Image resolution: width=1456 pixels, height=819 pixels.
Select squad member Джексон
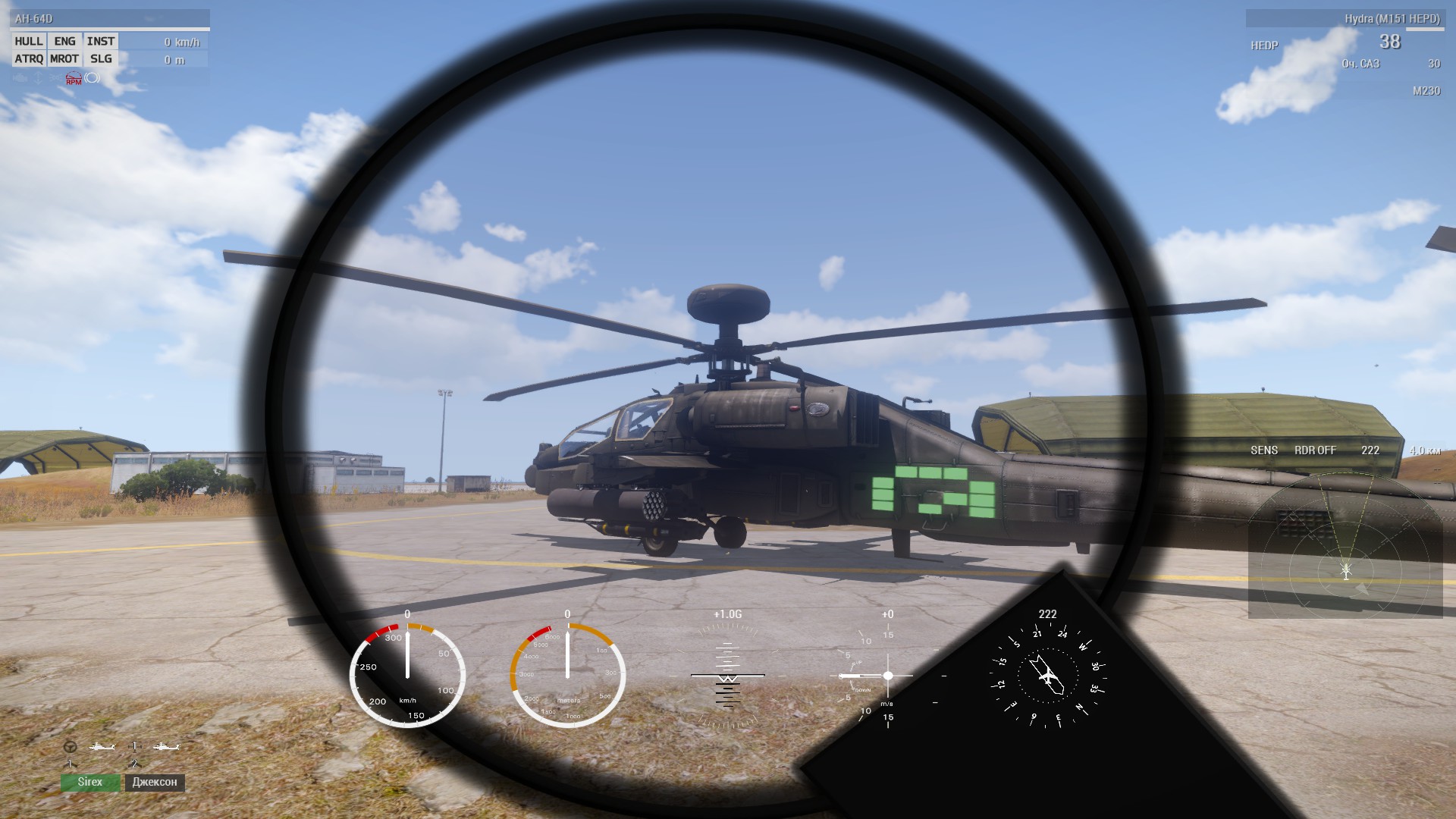point(155,782)
